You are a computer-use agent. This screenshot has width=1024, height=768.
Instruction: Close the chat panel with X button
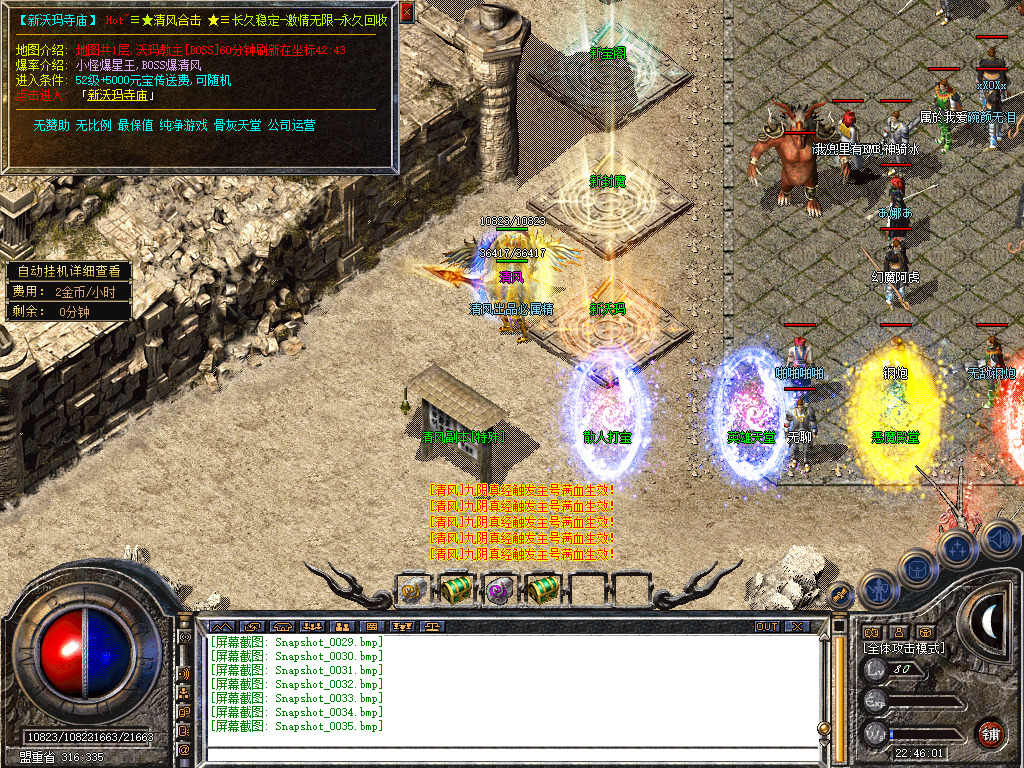(x=797, y=626)
